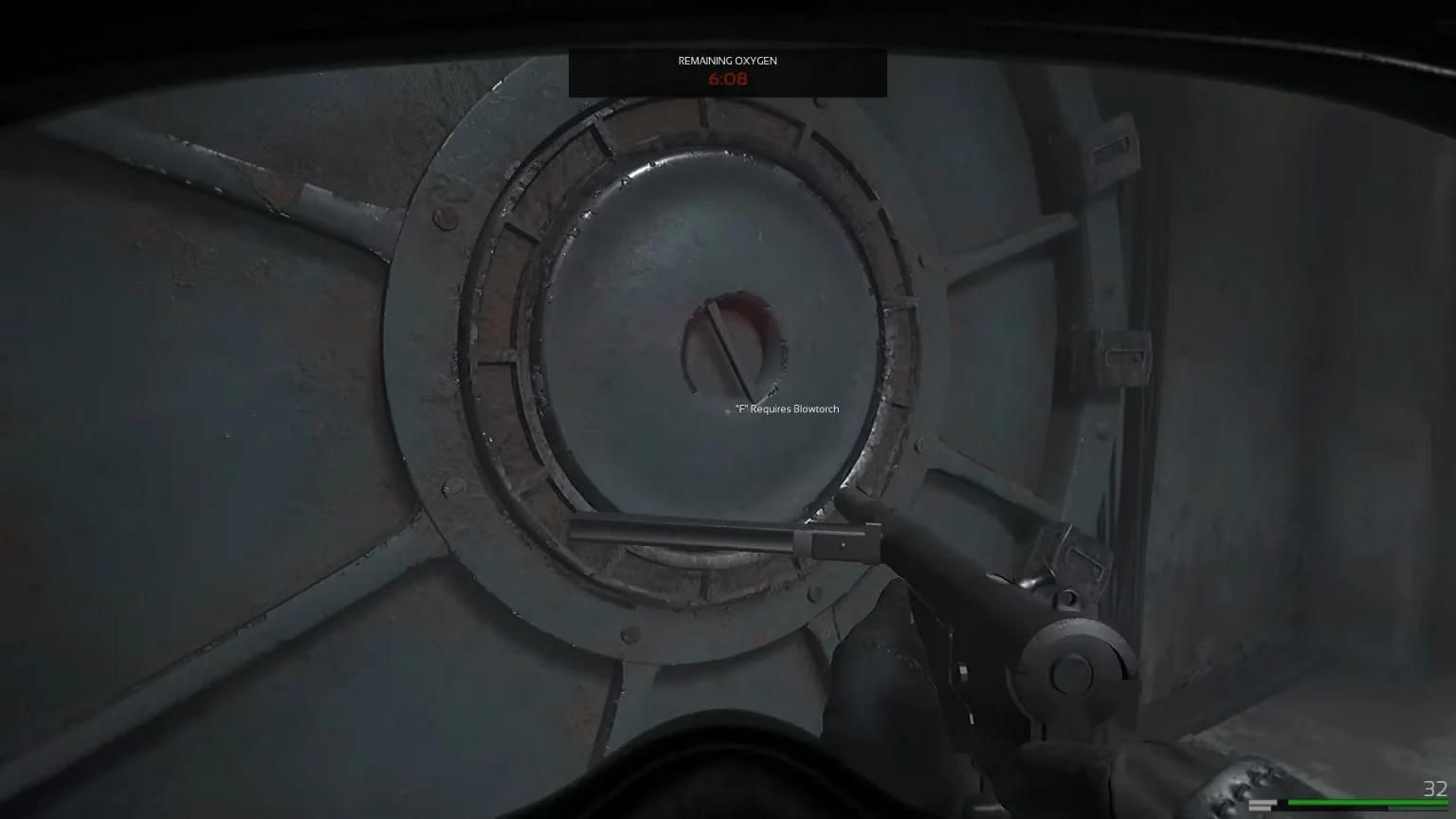The height and width of the screenshot is (819, 1456).
Task: Click the 'F Requires Blowtorch' prompt
Action: (785, 409)
